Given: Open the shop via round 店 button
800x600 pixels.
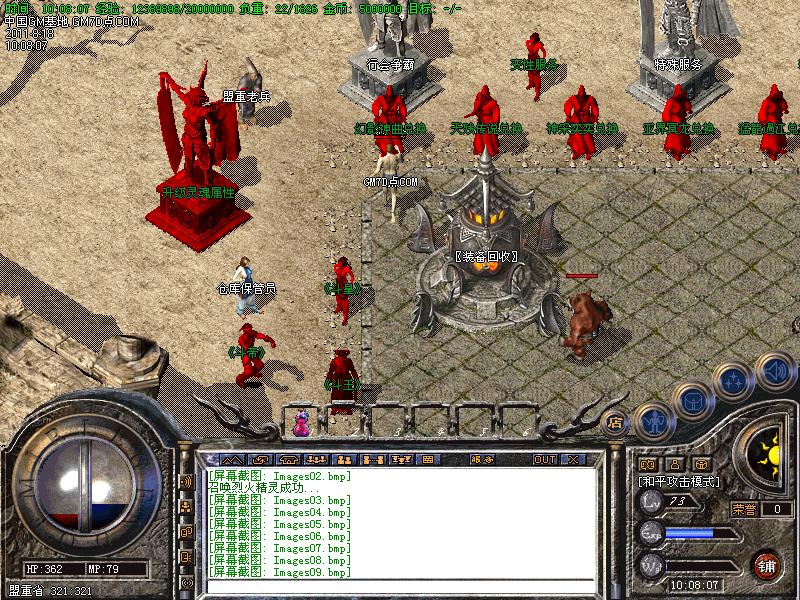Looking at the screenshot, I should (616, 423).
